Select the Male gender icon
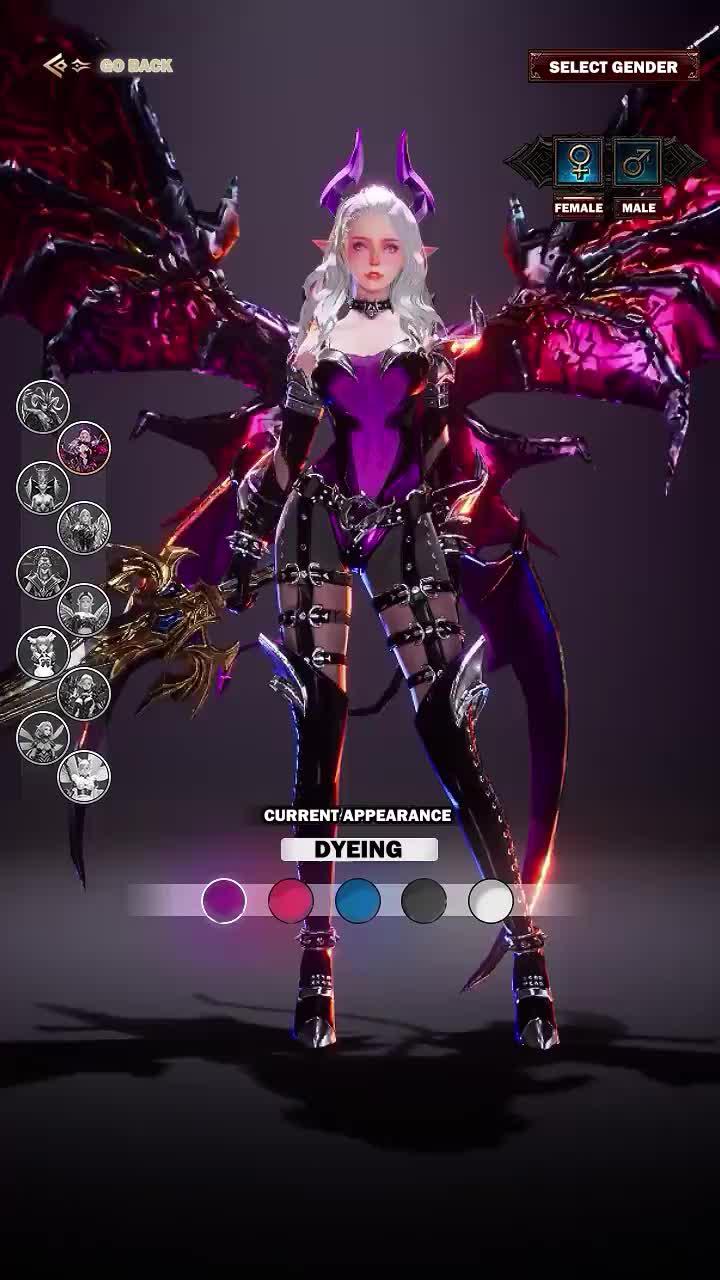The image size is (720, 1280). pyautogui.click(x=637, y=162)
